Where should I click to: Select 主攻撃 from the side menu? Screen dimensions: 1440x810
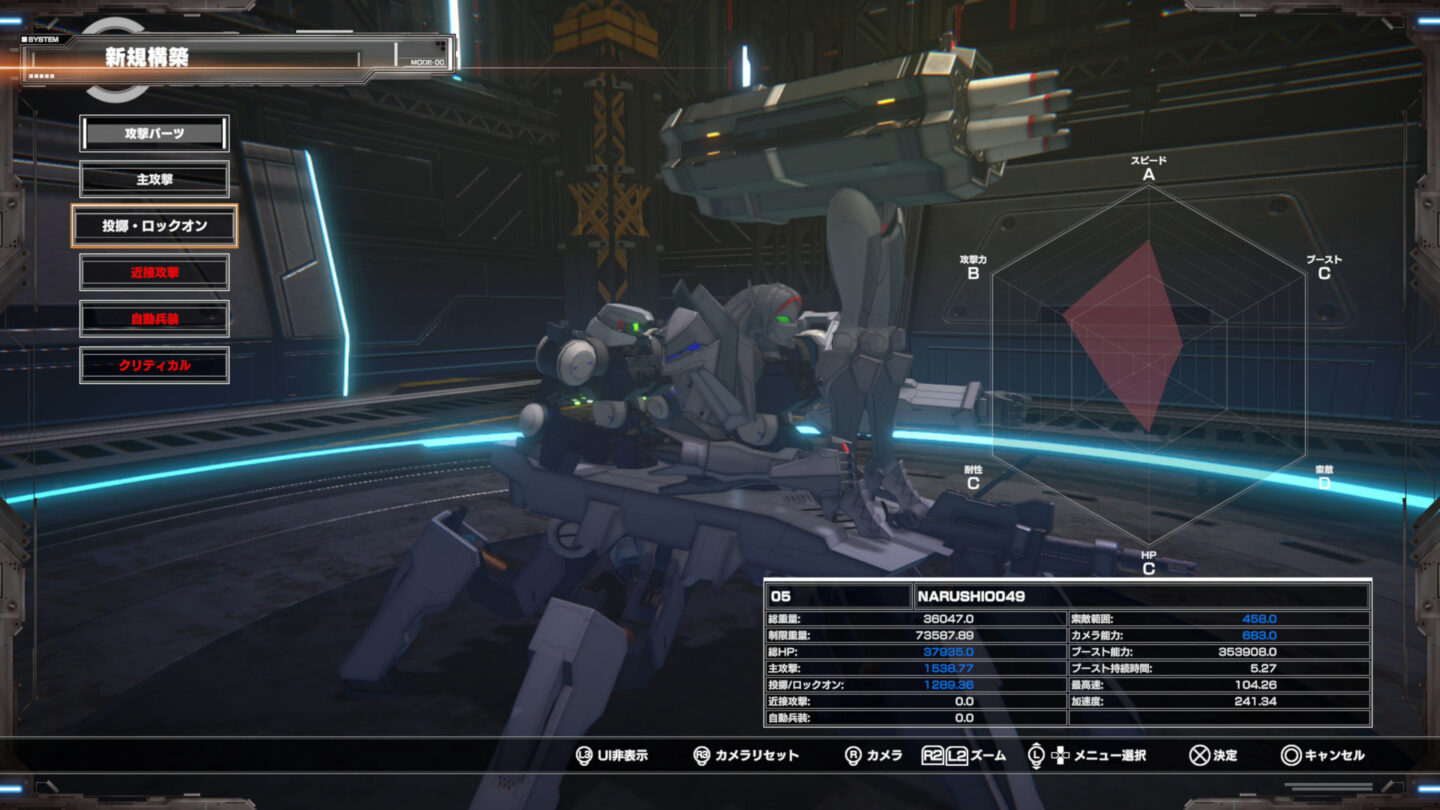point(154,179)
